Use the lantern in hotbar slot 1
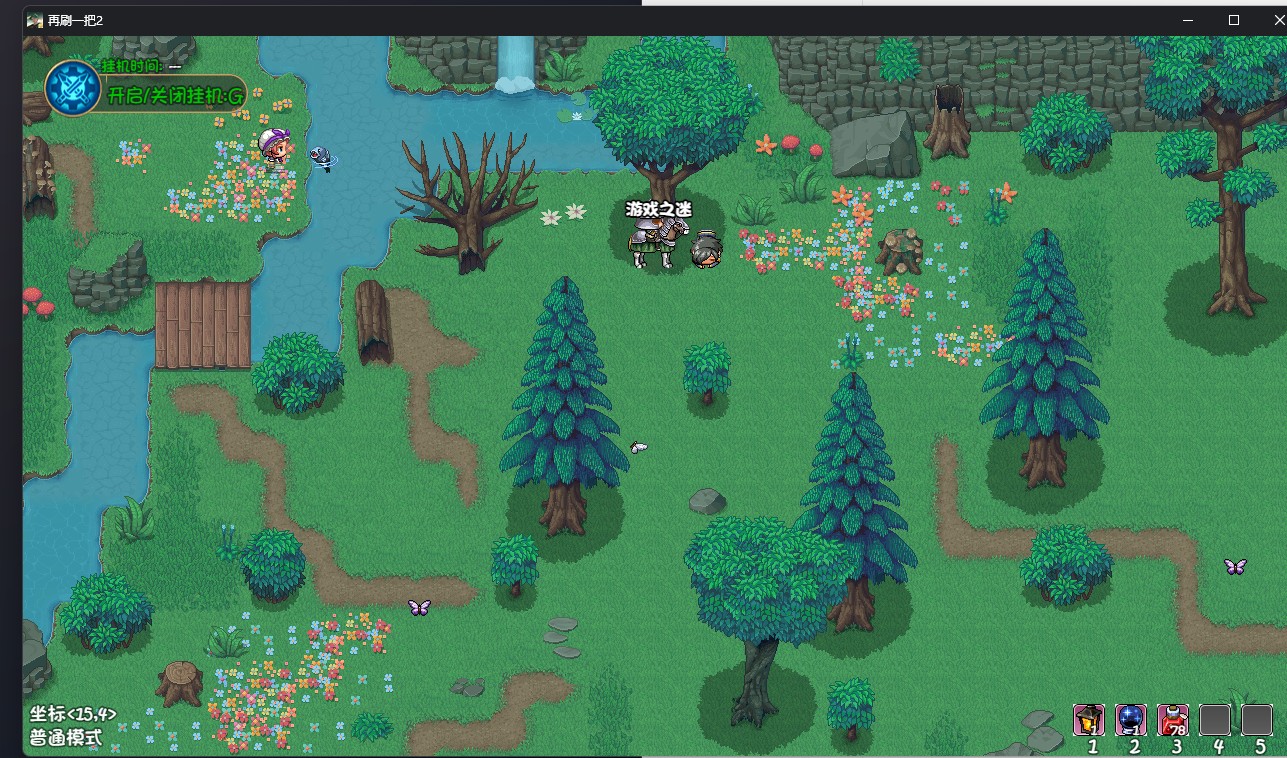The height and width of the screenshot is (758, 1287). click(1089, 719)
